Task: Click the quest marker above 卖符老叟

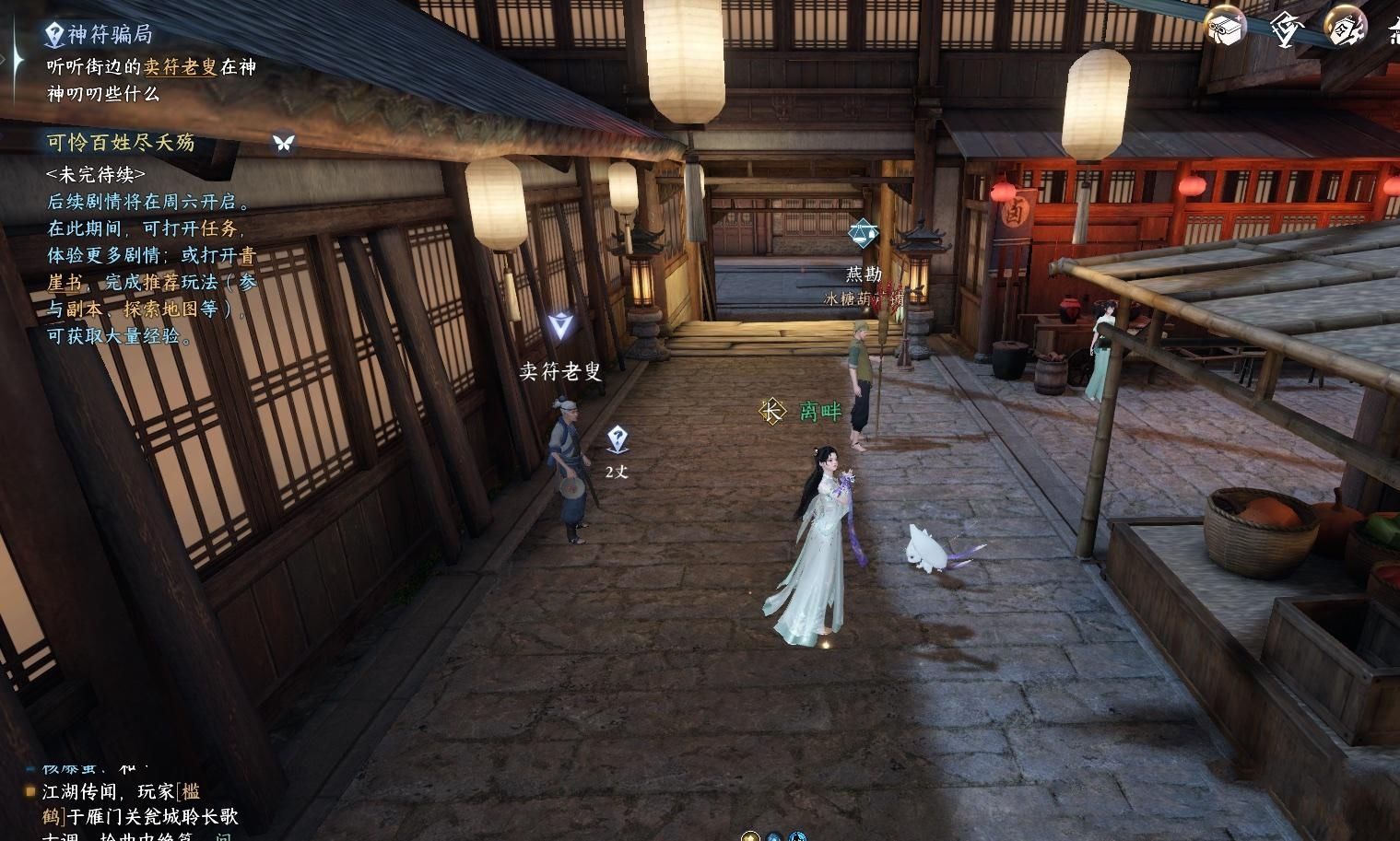Action: (559, 326)
